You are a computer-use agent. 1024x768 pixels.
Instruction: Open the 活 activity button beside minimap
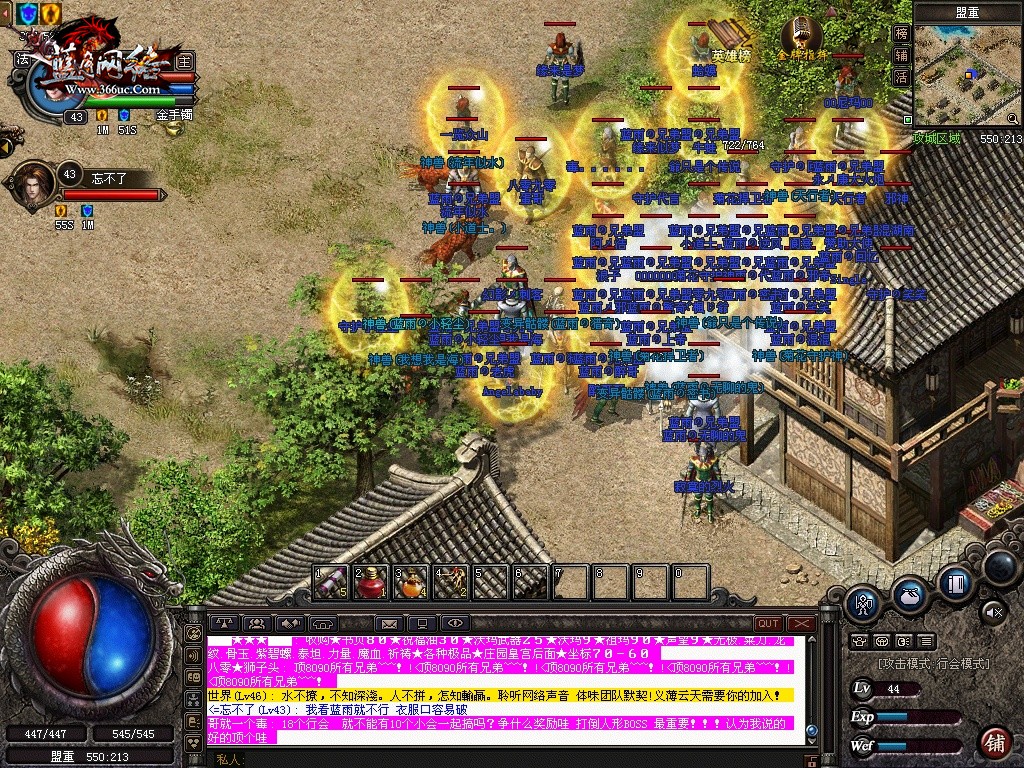click(x=901, y=77)
